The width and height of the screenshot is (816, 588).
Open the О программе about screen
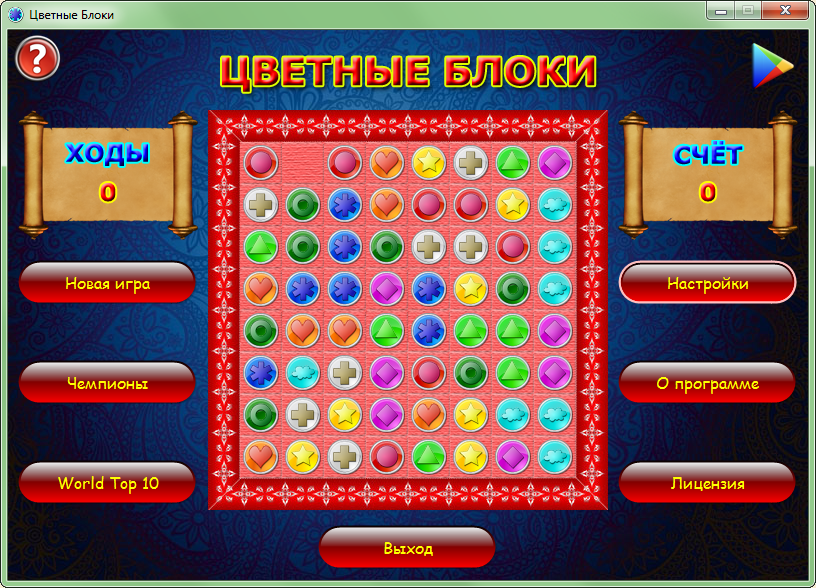pyautogui.click(x=707, y=383)
